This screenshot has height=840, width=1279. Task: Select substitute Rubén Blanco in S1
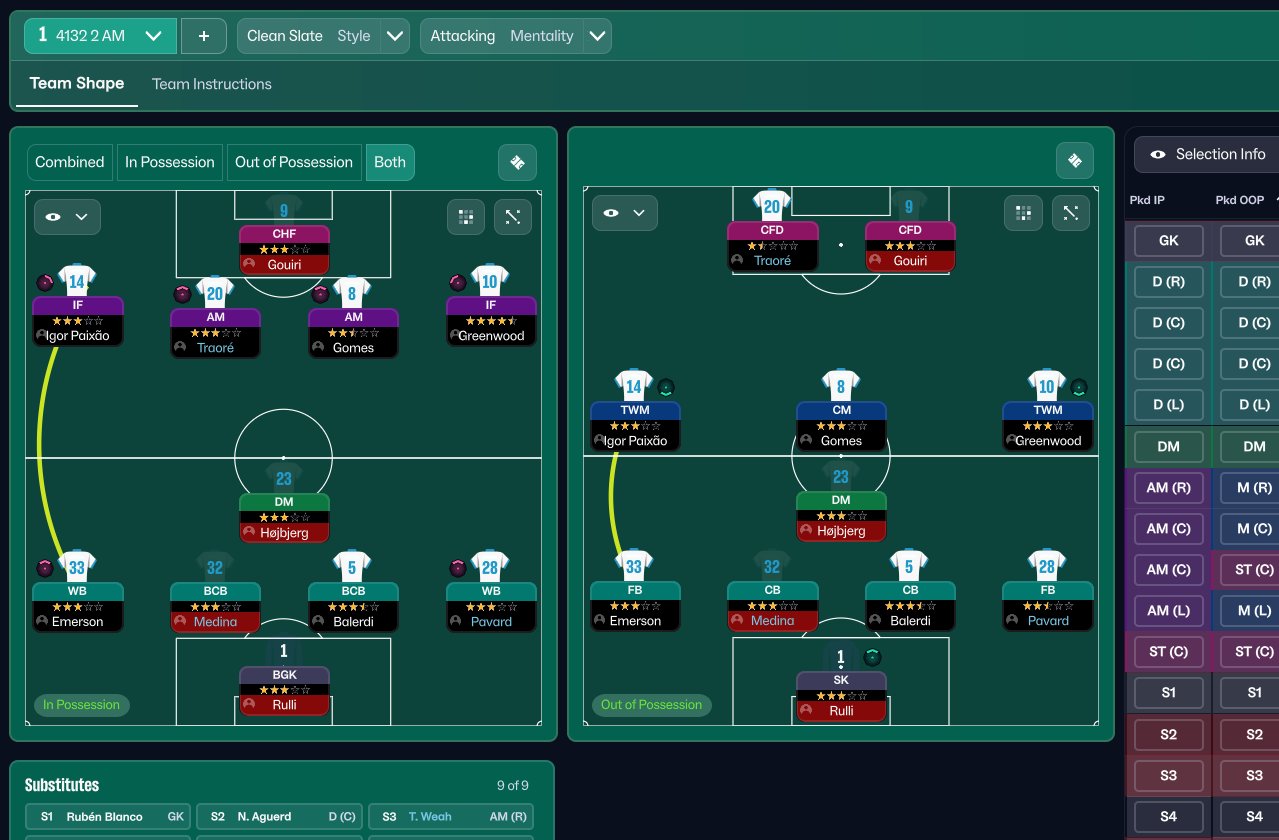[107, 817]
